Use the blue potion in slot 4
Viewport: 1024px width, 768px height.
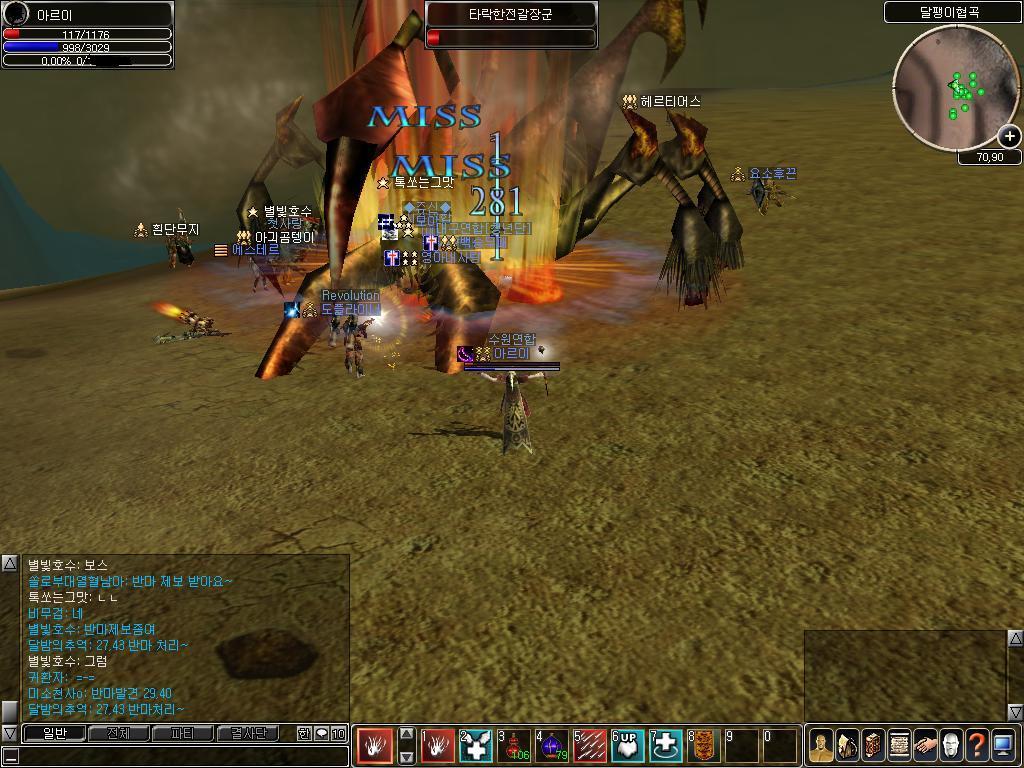tap(552, 746)
